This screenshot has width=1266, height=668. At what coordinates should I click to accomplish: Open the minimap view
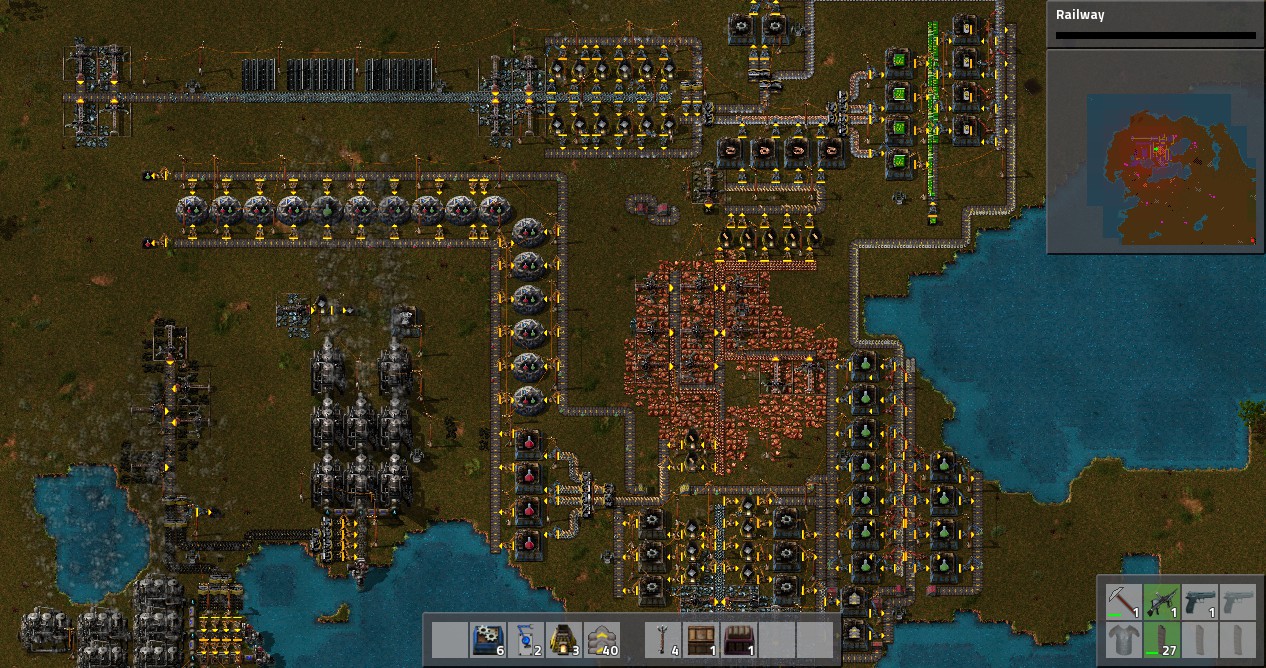(x=1154, y=151)
